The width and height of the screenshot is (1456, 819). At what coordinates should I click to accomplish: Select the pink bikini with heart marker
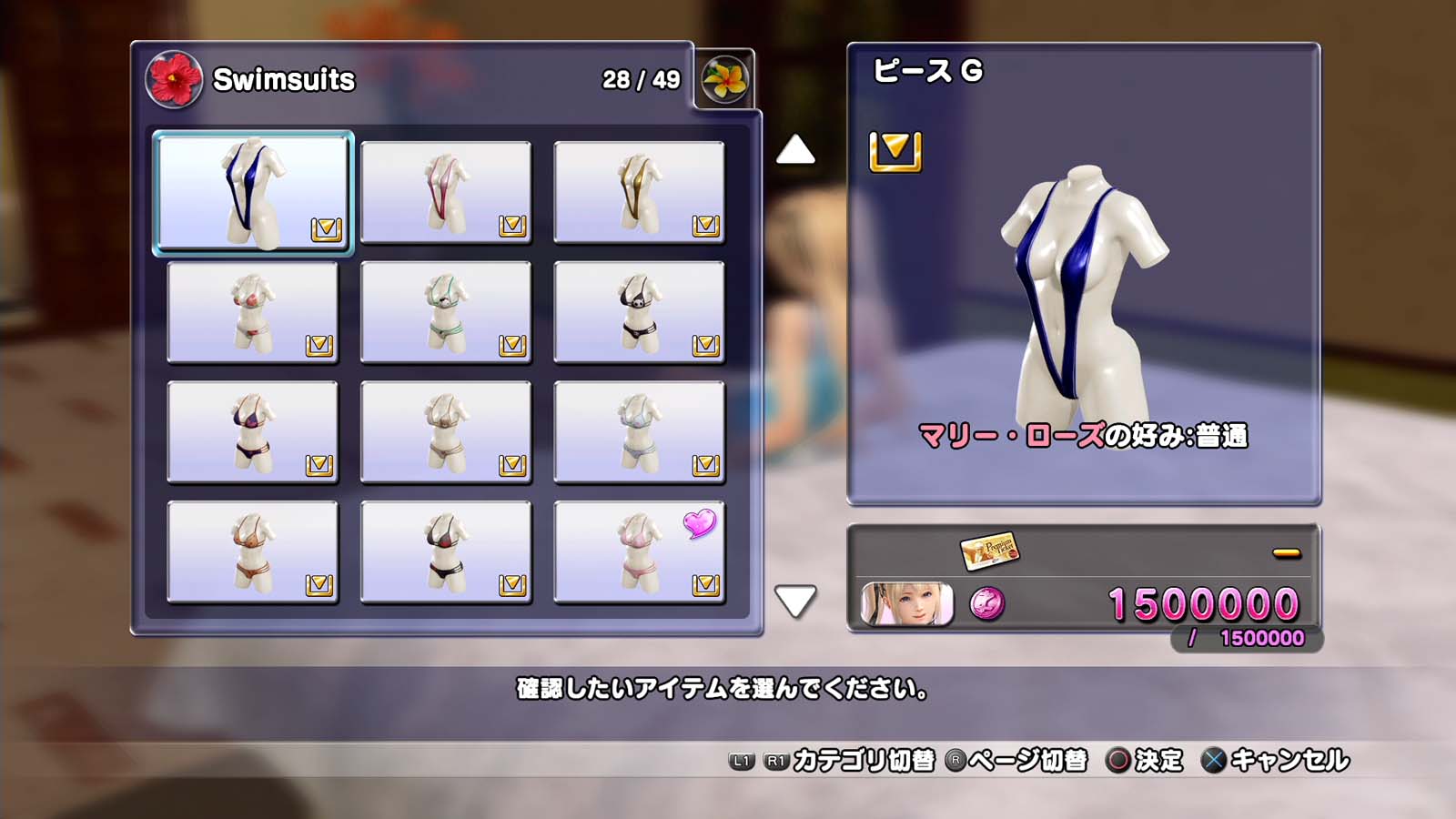coord(639,552)
